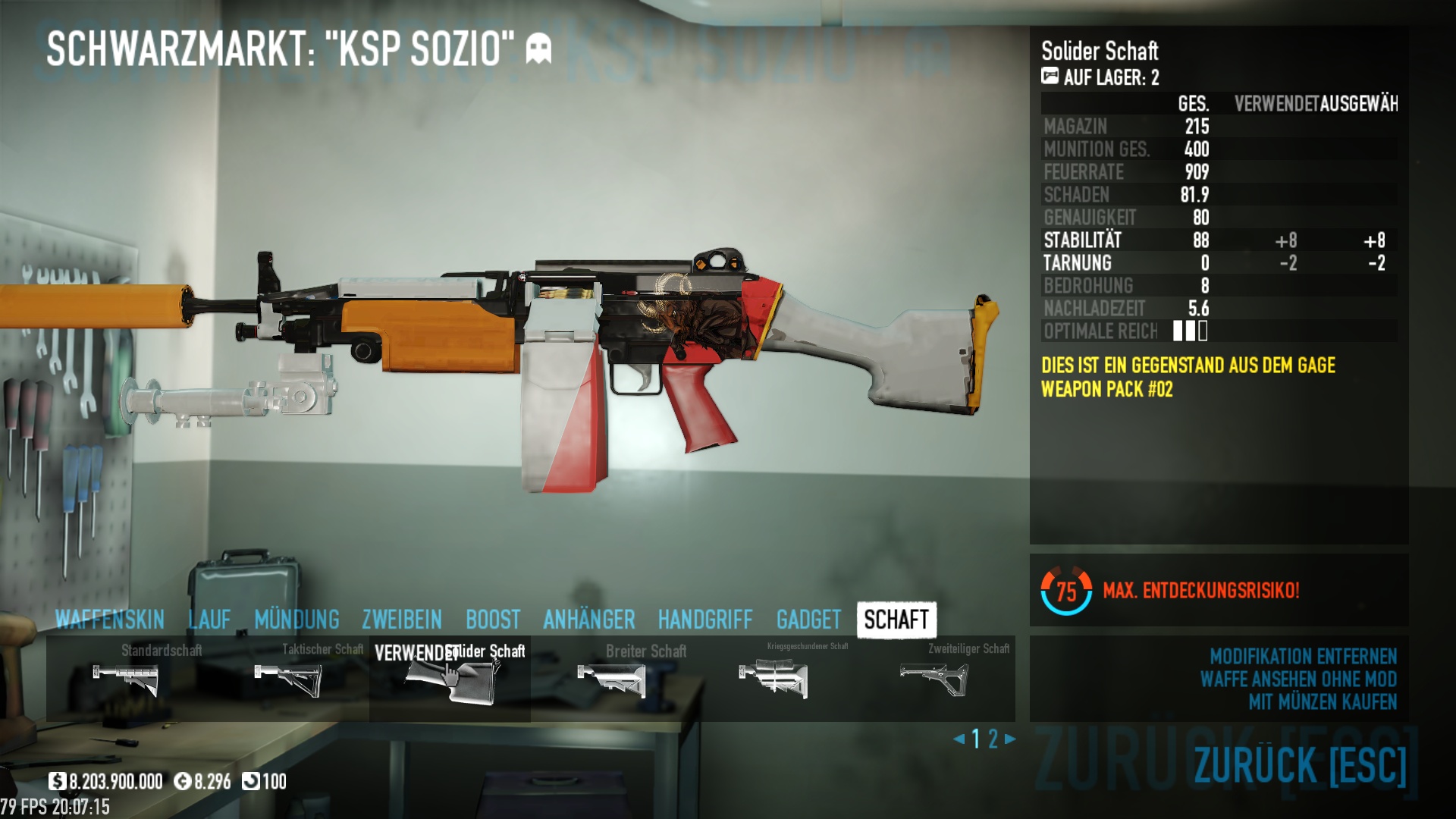Image resolution: width=1456 pixels, height=819 pixels.
Task: Open the Lauf category
Action: coord(209,620)
